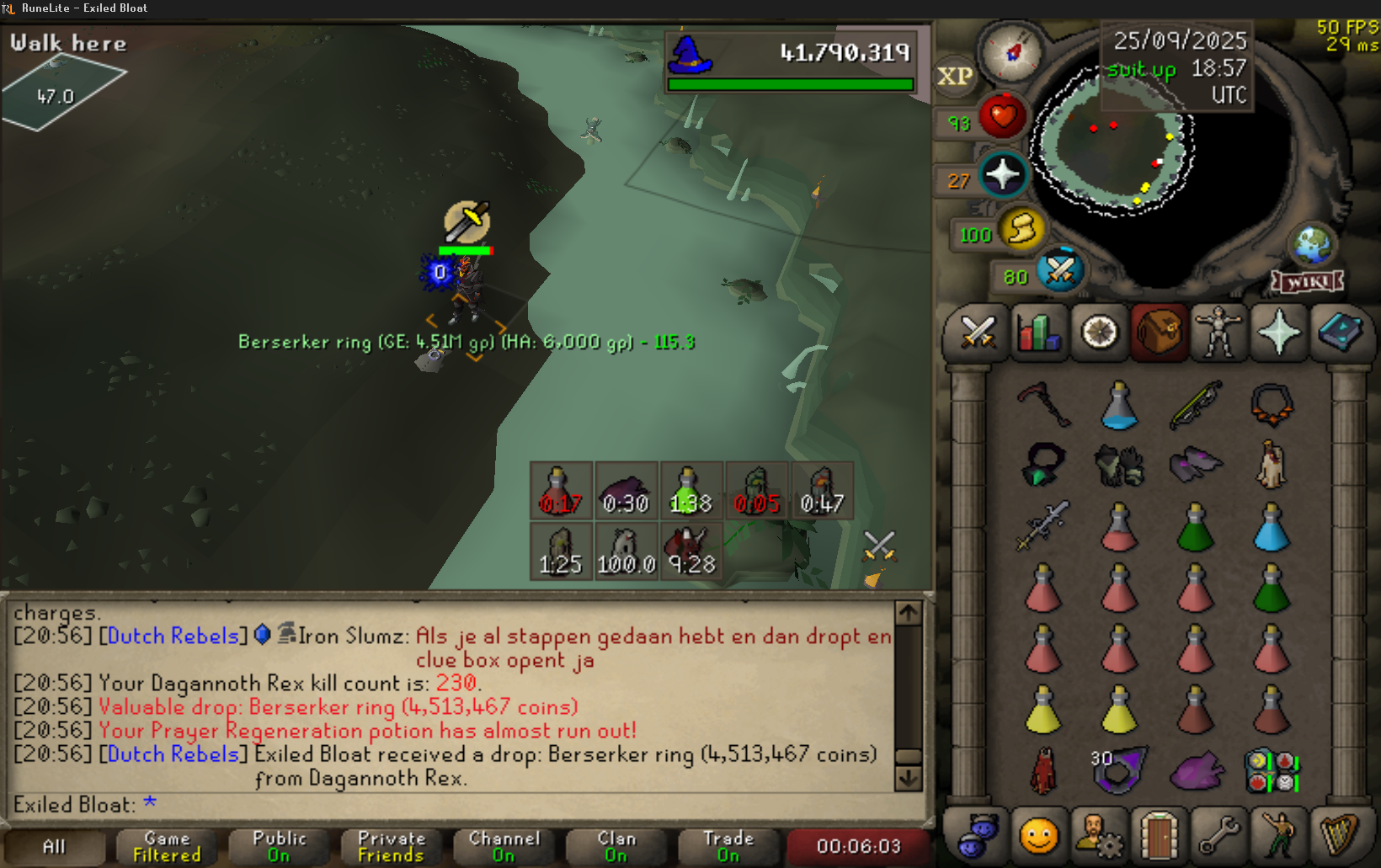Open the Wiki lookup banner
Viewport: 1381px width, 868px height.
[1307, 282]
